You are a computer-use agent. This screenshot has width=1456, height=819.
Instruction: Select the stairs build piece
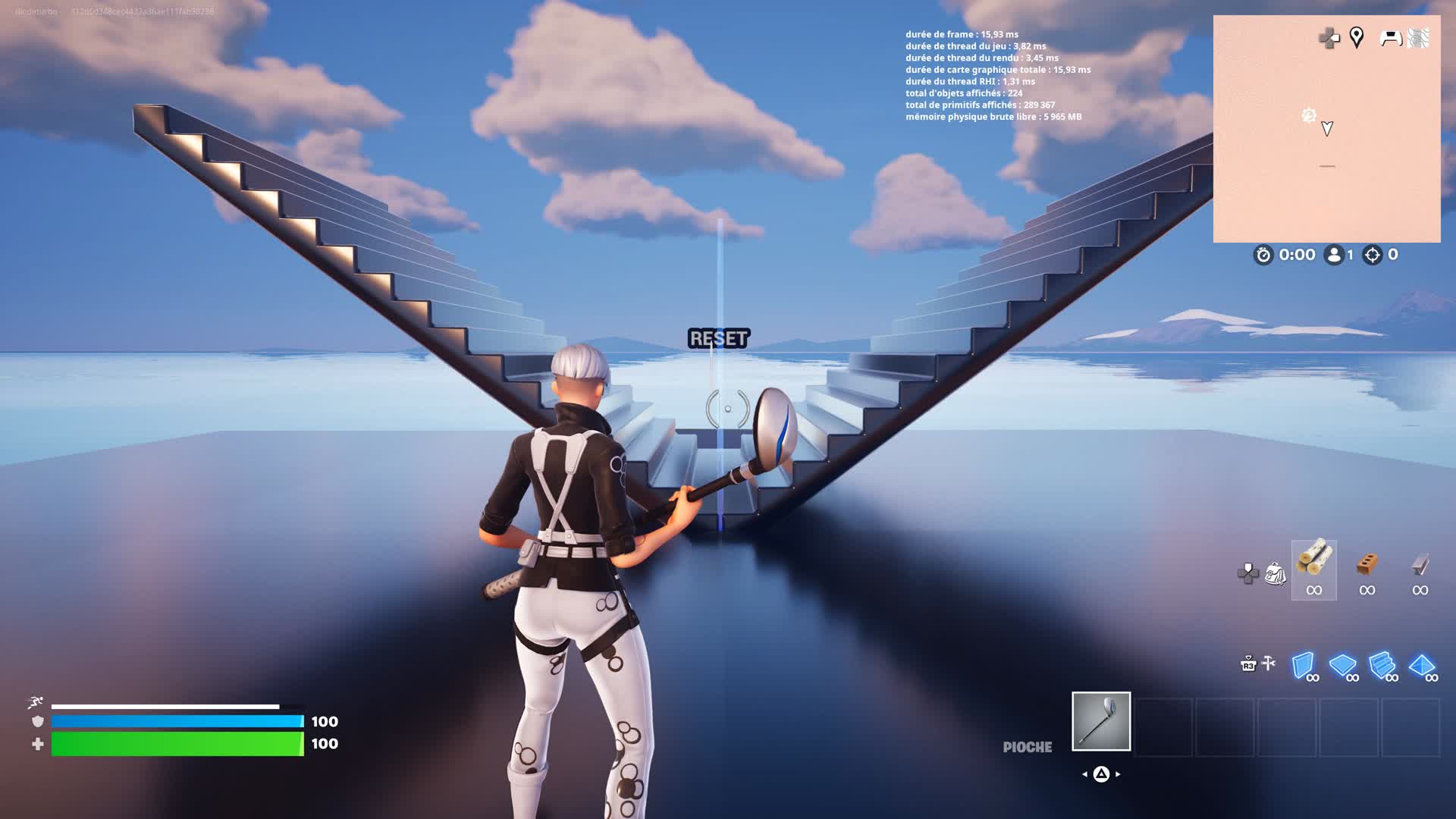pyautogui.click(x=1381, y=665)
